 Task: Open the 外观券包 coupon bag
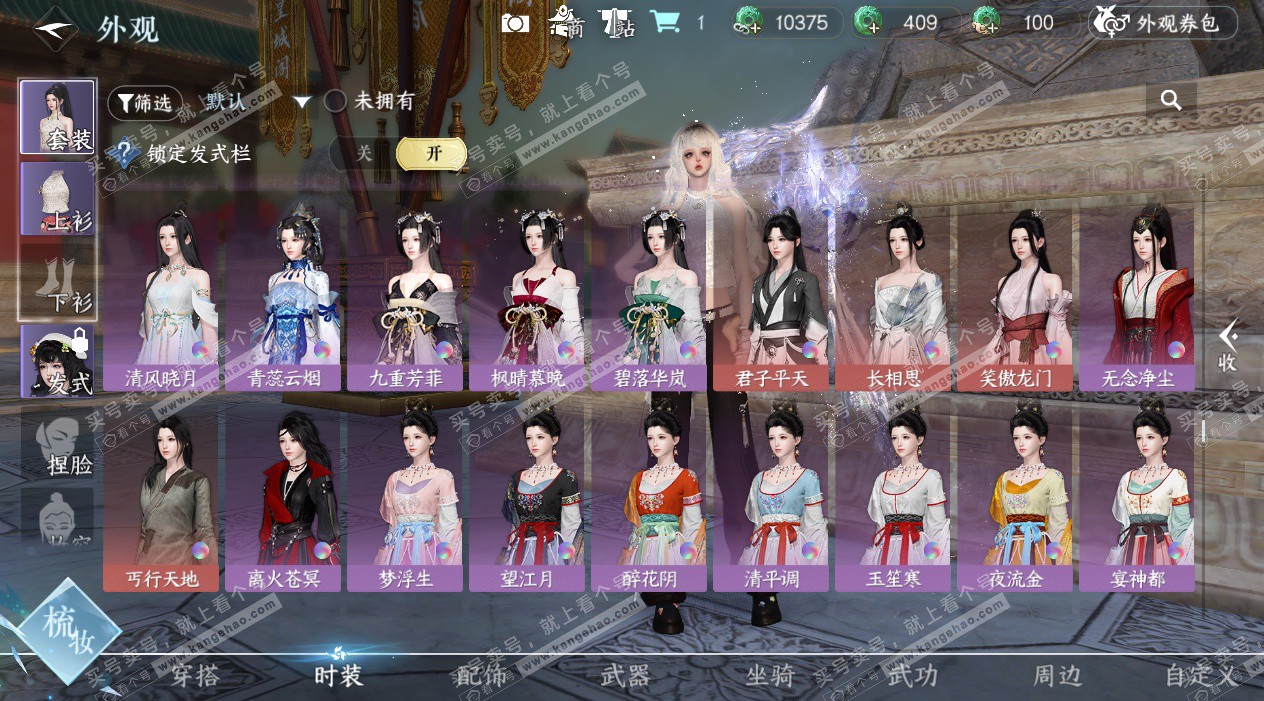tap(1163, 23)
